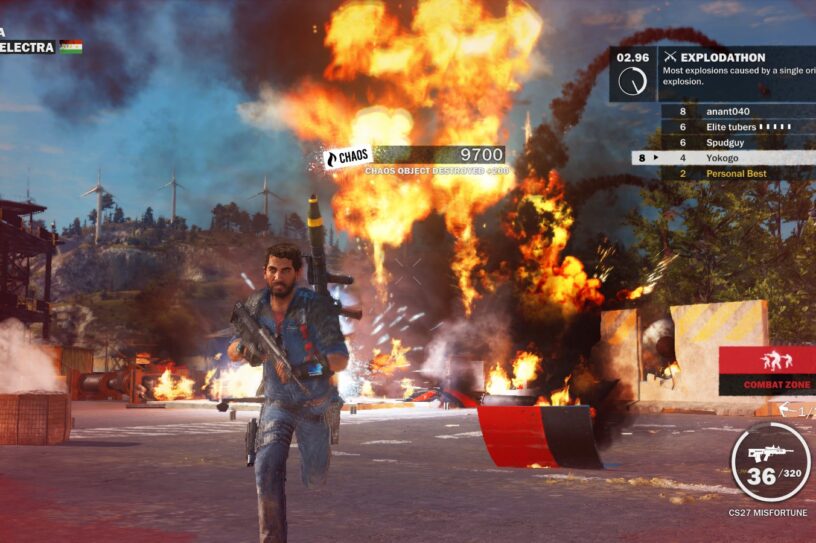Click the Combat Zone indicator

[x=767, y=370]
